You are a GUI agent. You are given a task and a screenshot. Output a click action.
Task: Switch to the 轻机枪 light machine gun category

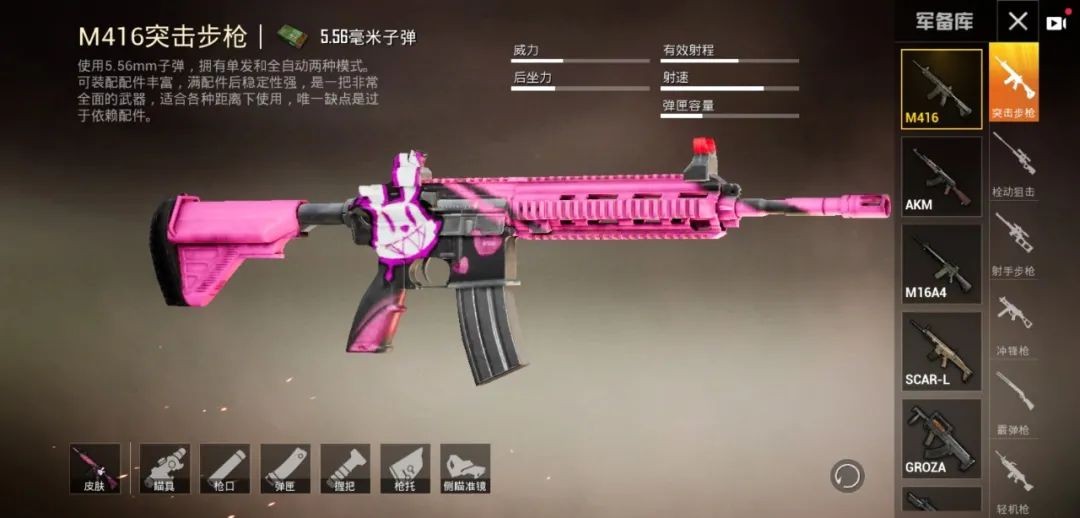1013,480
